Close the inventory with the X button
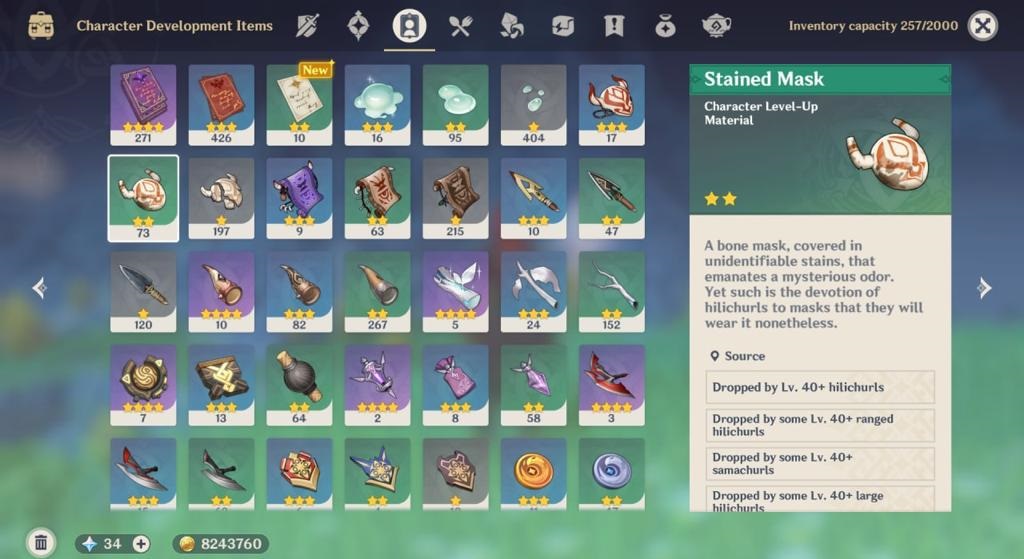This screenshot has width=1024, height=559. click(x=983, y=26)
